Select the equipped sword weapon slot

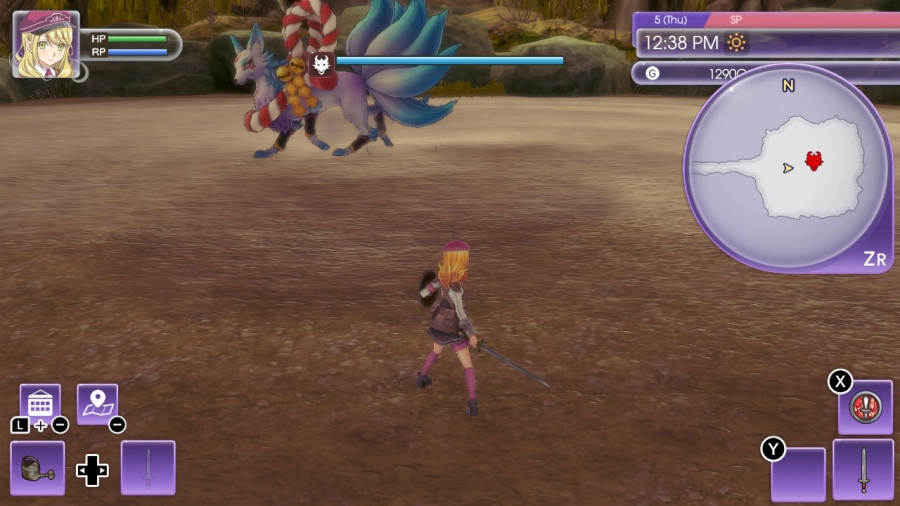tap(862, 470)
